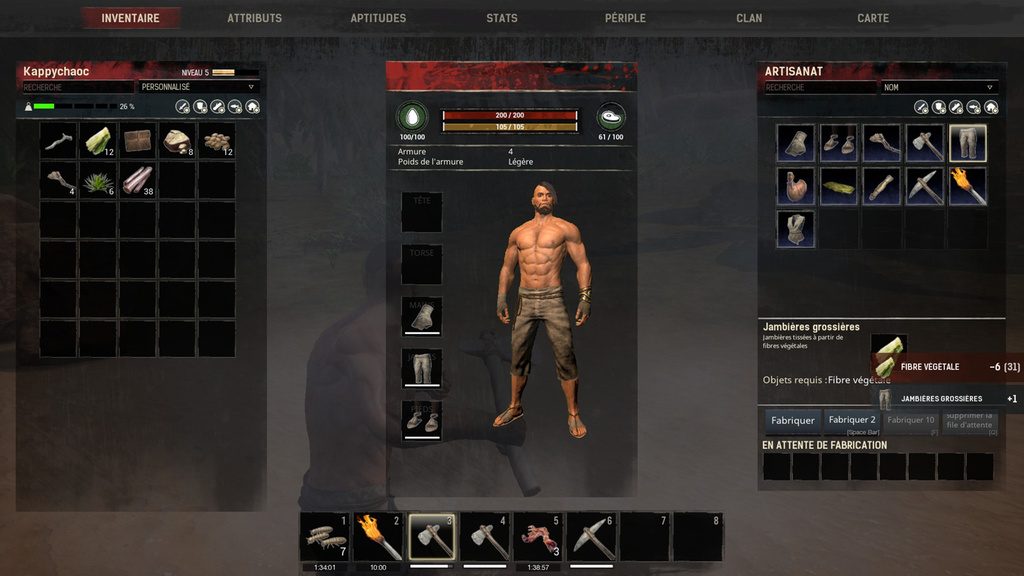Select the stack of 38 wood sticks
Screen dimensions: 1024x576
pos(138,181)
